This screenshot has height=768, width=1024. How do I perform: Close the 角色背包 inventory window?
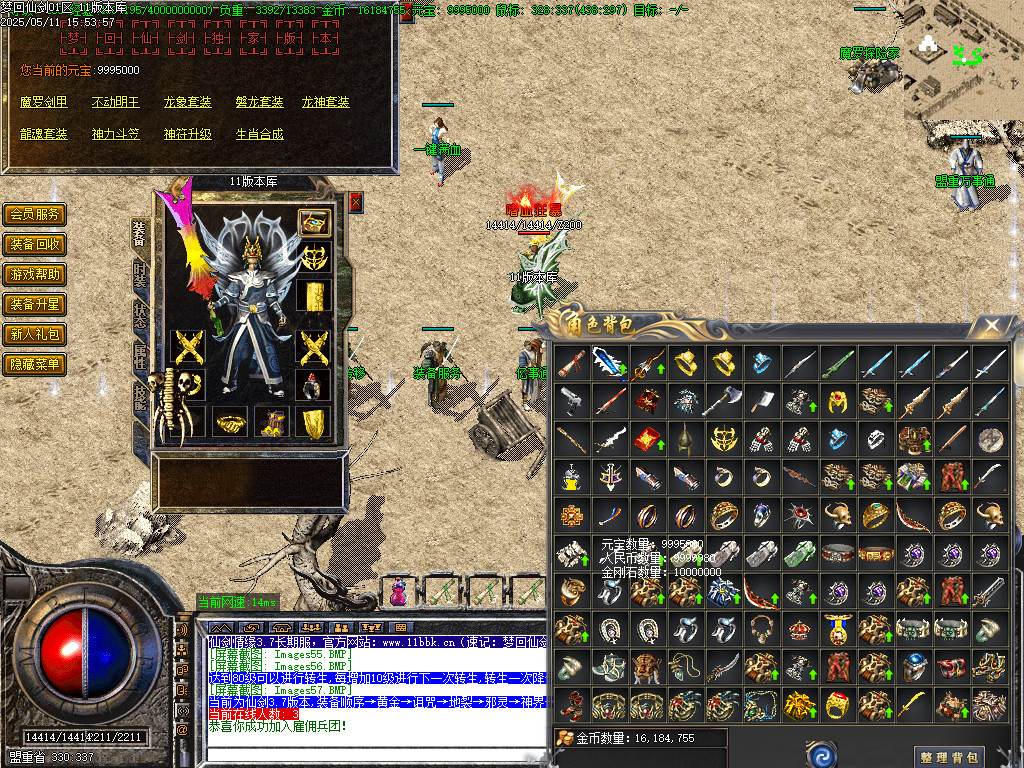coord(992,326)
